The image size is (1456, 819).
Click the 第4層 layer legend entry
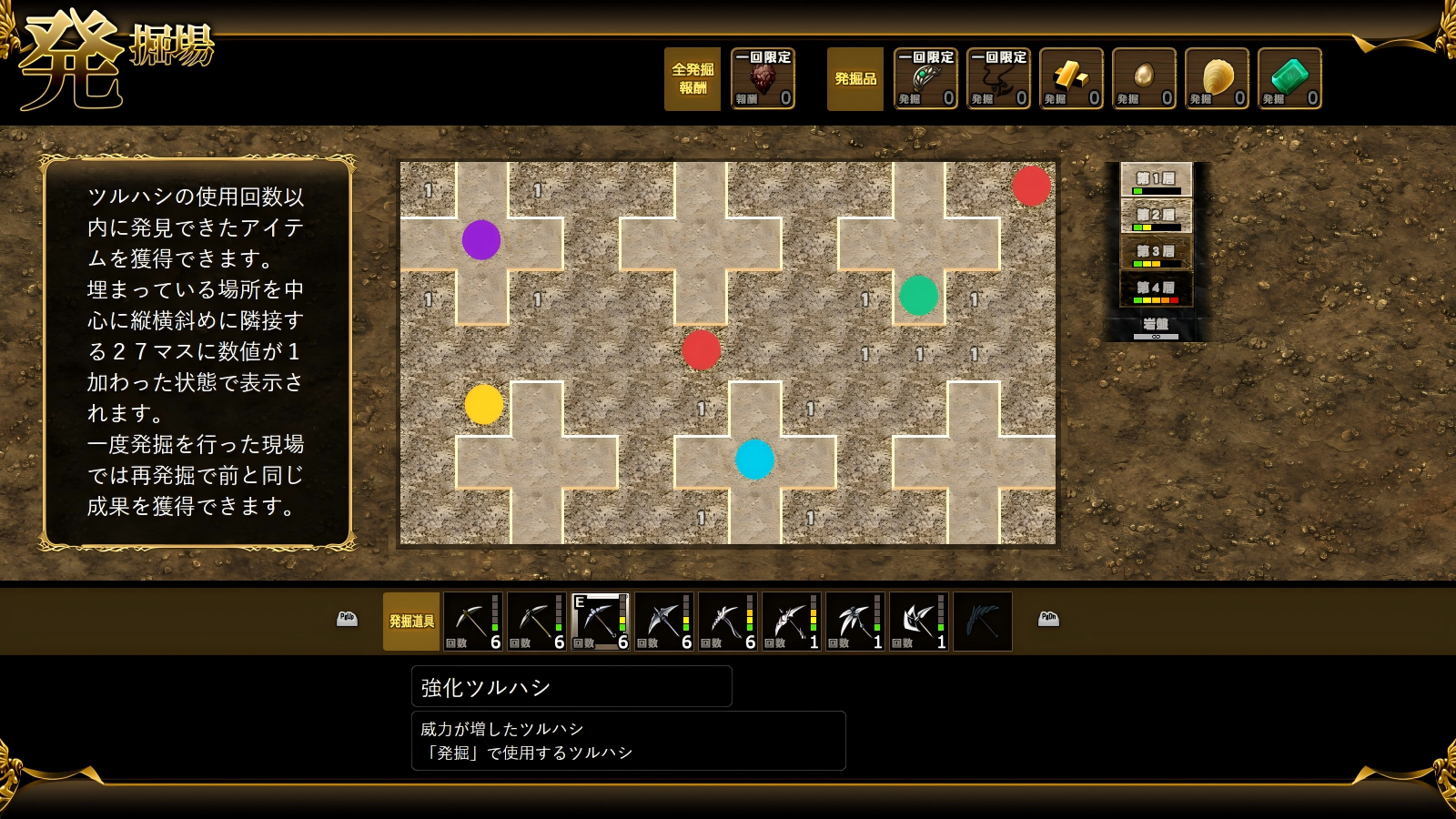pyautogui.click(x=1156, y=289)
